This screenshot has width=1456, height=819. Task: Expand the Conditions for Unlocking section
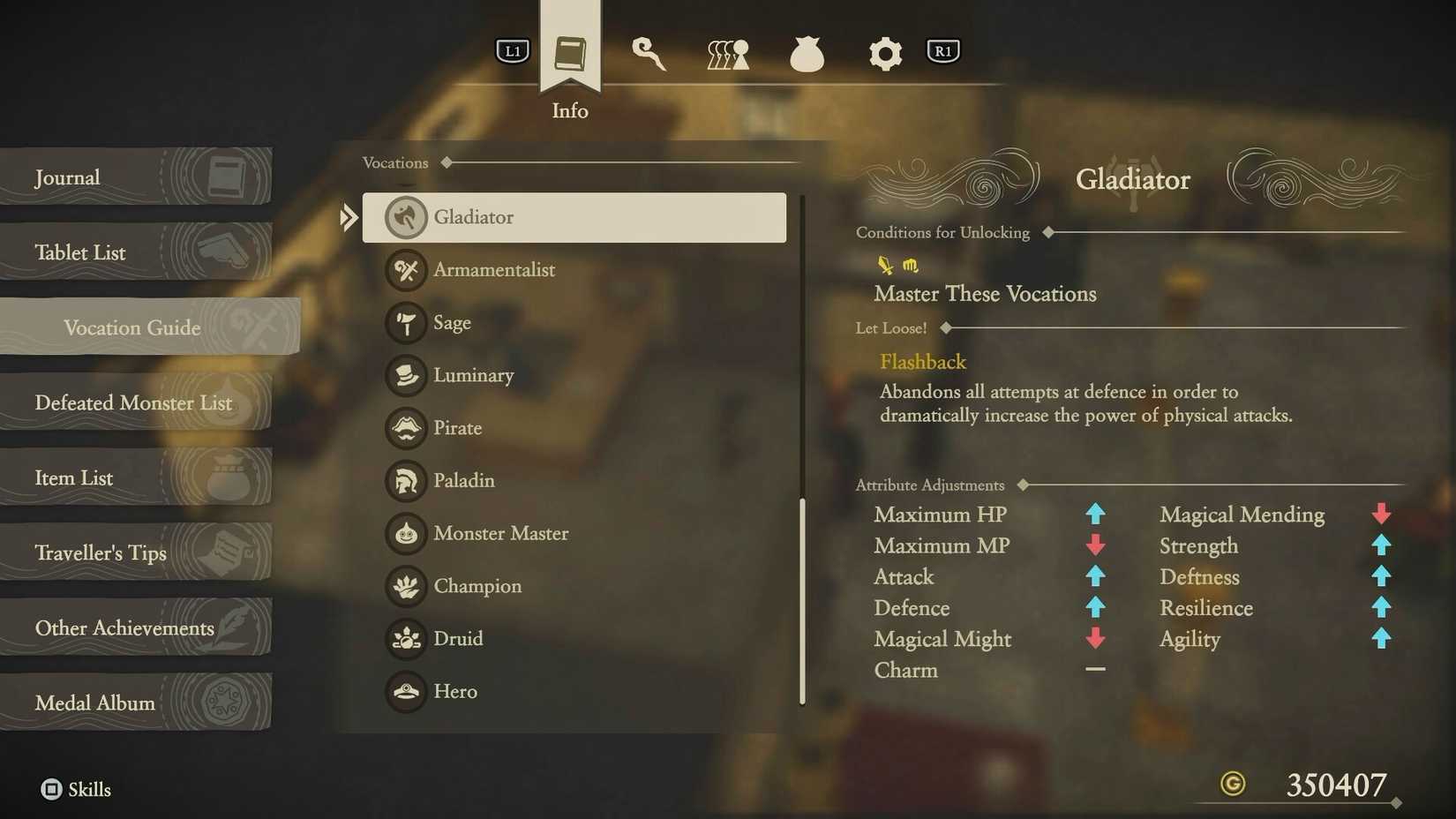[1047, 232]
